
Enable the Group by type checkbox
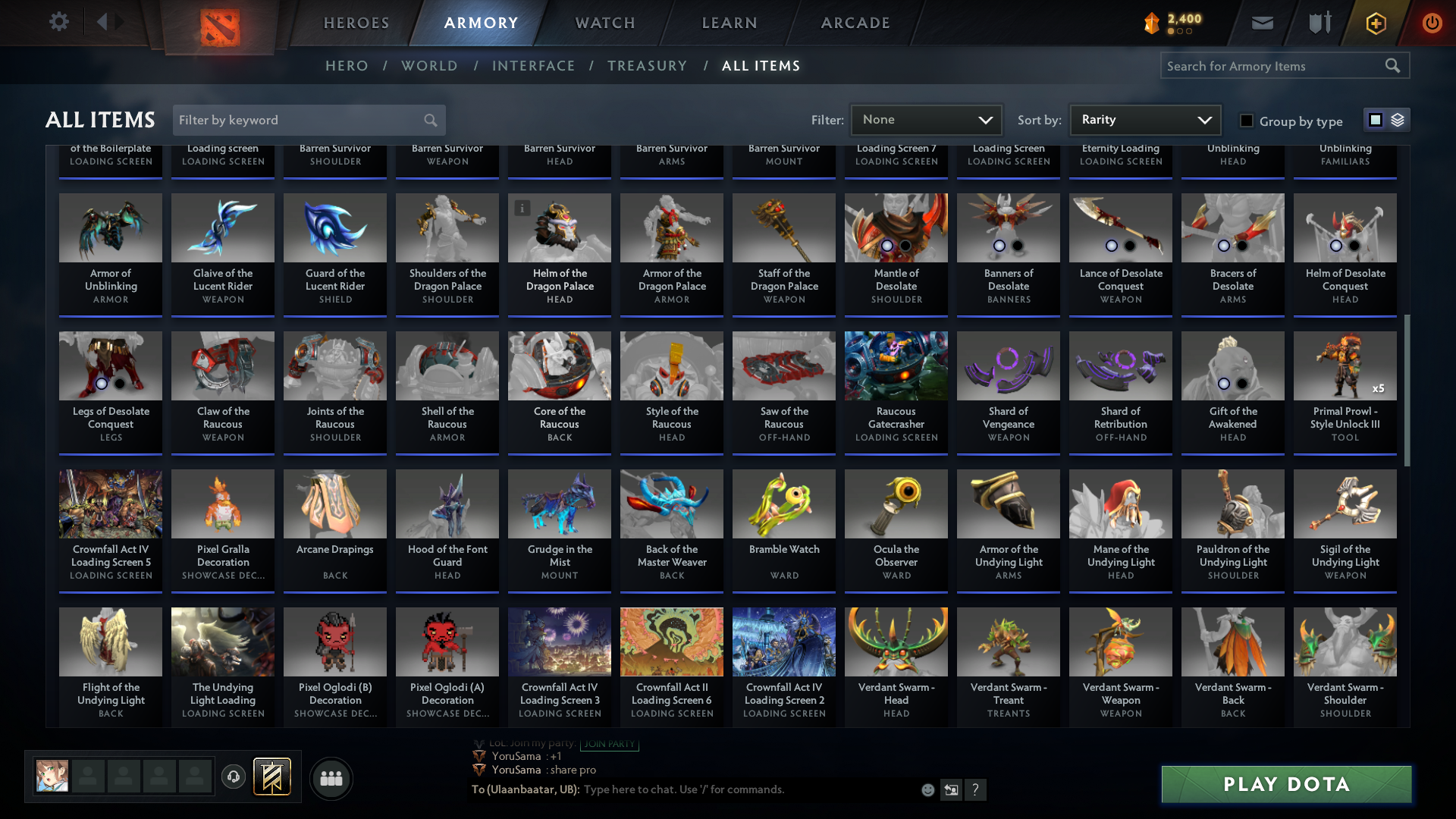point(1246,120)
